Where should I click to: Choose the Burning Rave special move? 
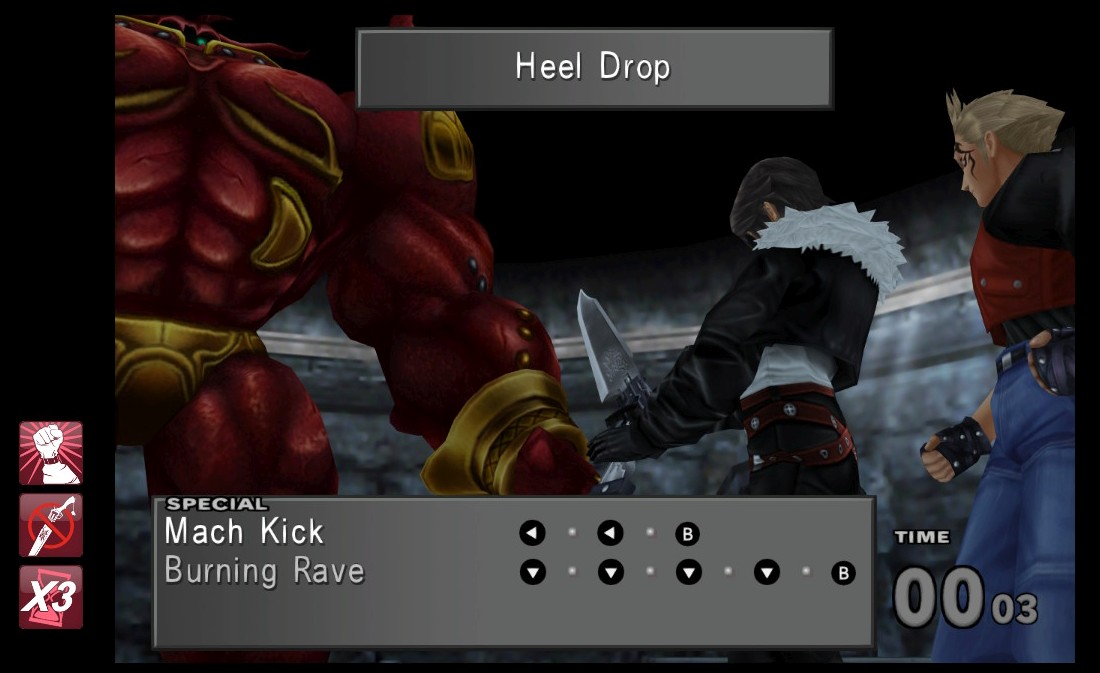pyautogui.click(x=264, y=572)
